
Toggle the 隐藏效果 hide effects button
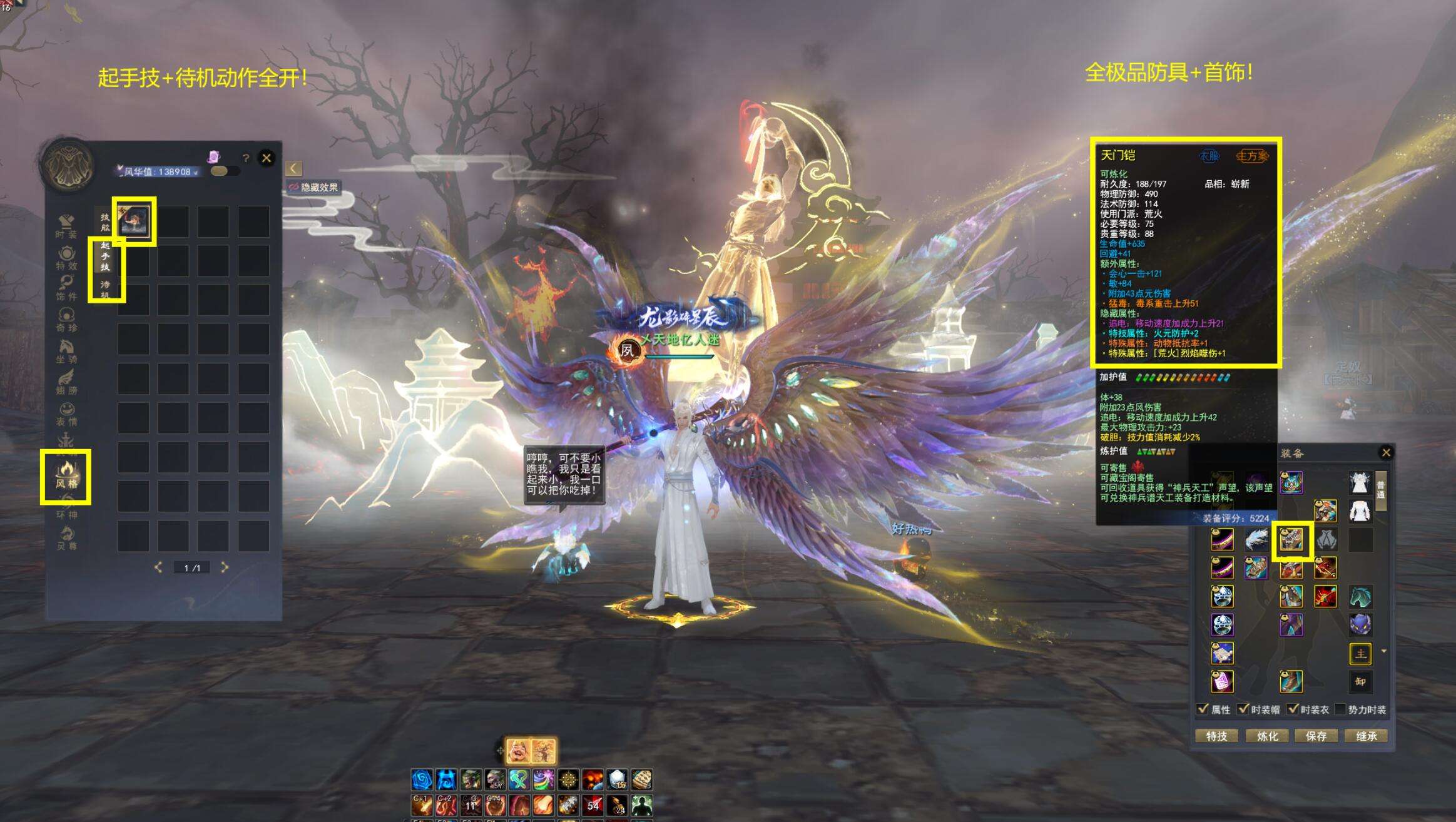pos(313,187)
